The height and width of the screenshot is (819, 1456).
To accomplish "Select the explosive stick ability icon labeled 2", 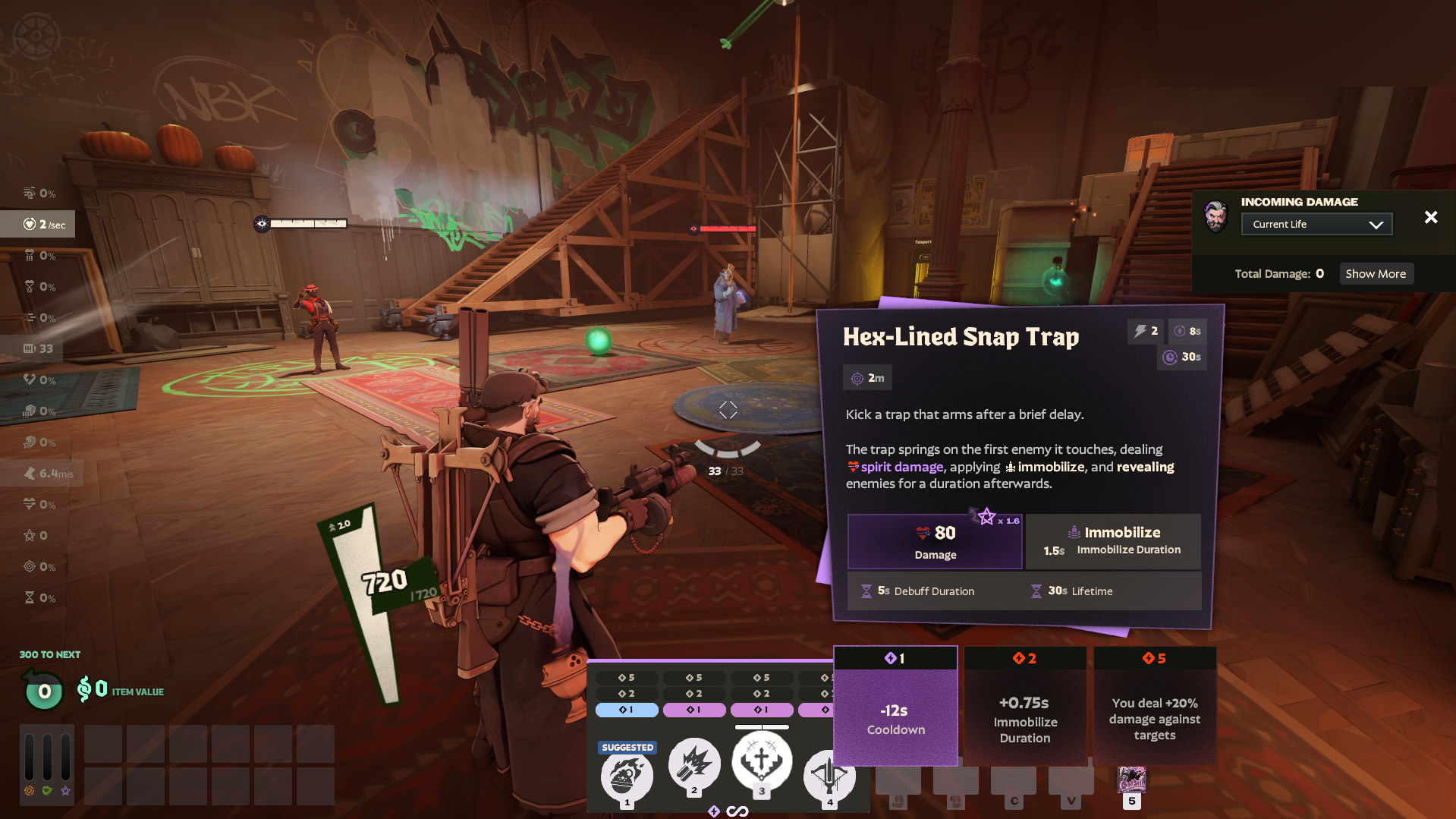I will tap(693, 765).
